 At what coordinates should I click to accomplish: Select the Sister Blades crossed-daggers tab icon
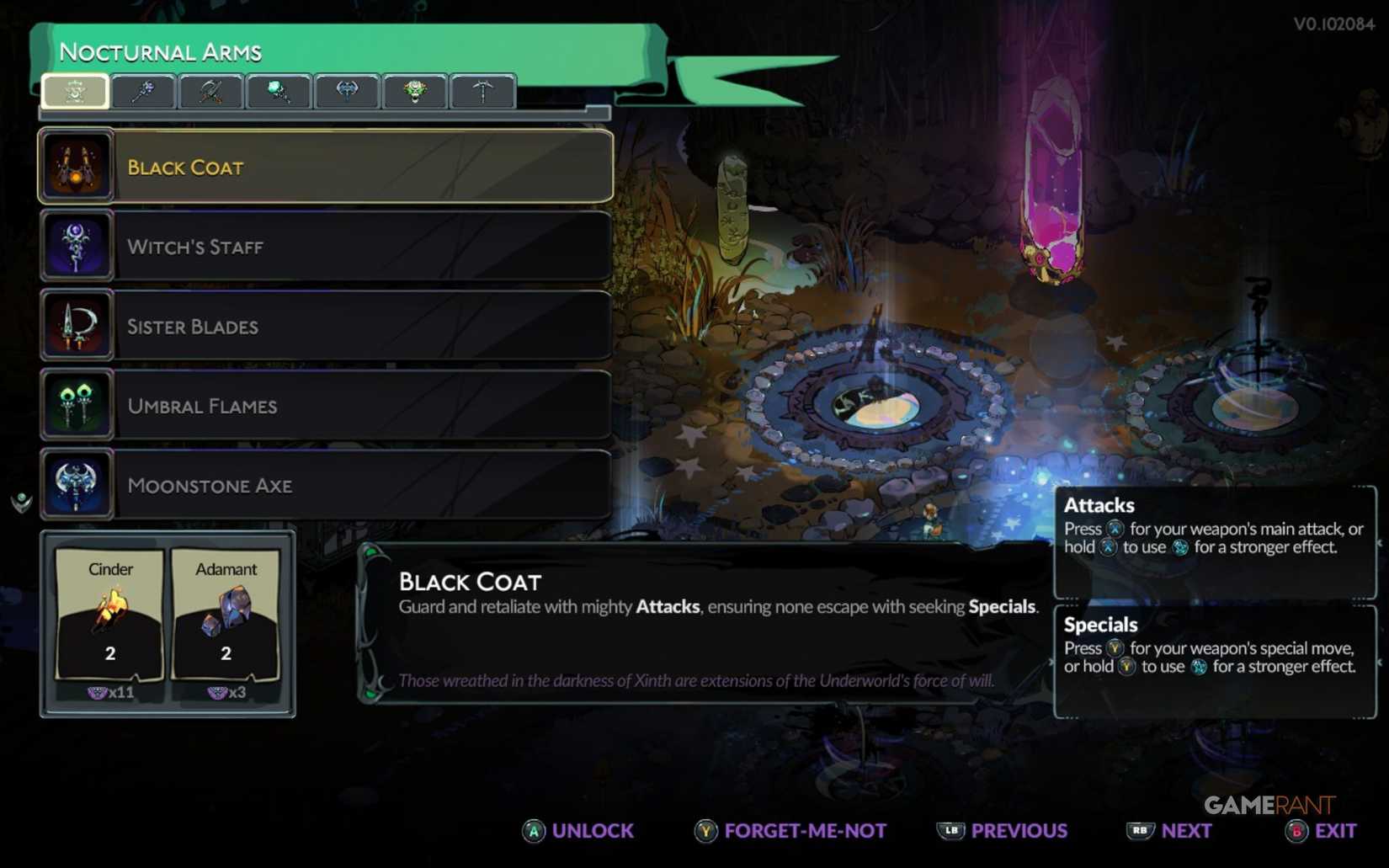tap(210, 92)
